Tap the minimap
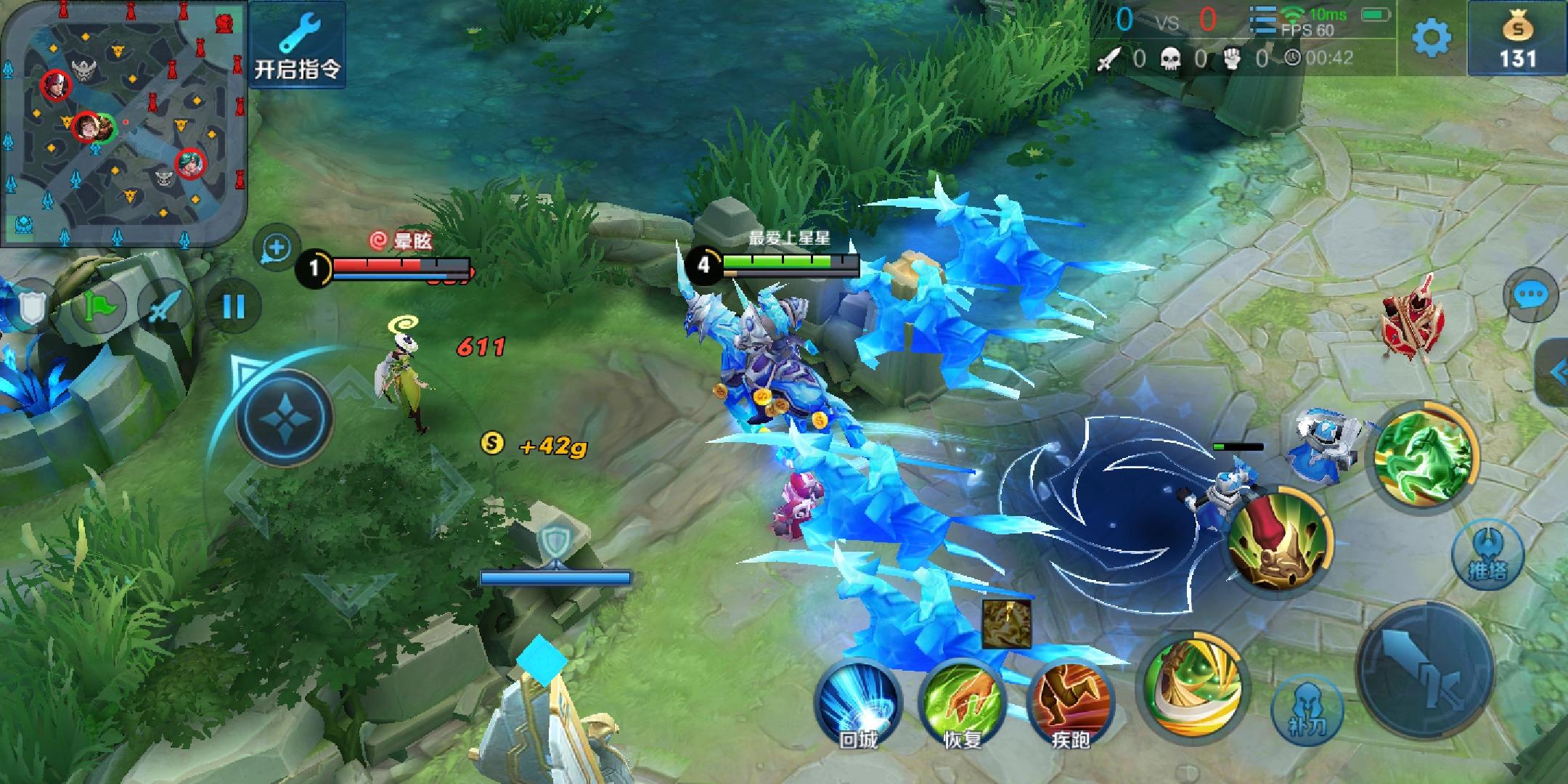Image resolution: width=1568 pixels, height=784 pixels. point(123,123)
